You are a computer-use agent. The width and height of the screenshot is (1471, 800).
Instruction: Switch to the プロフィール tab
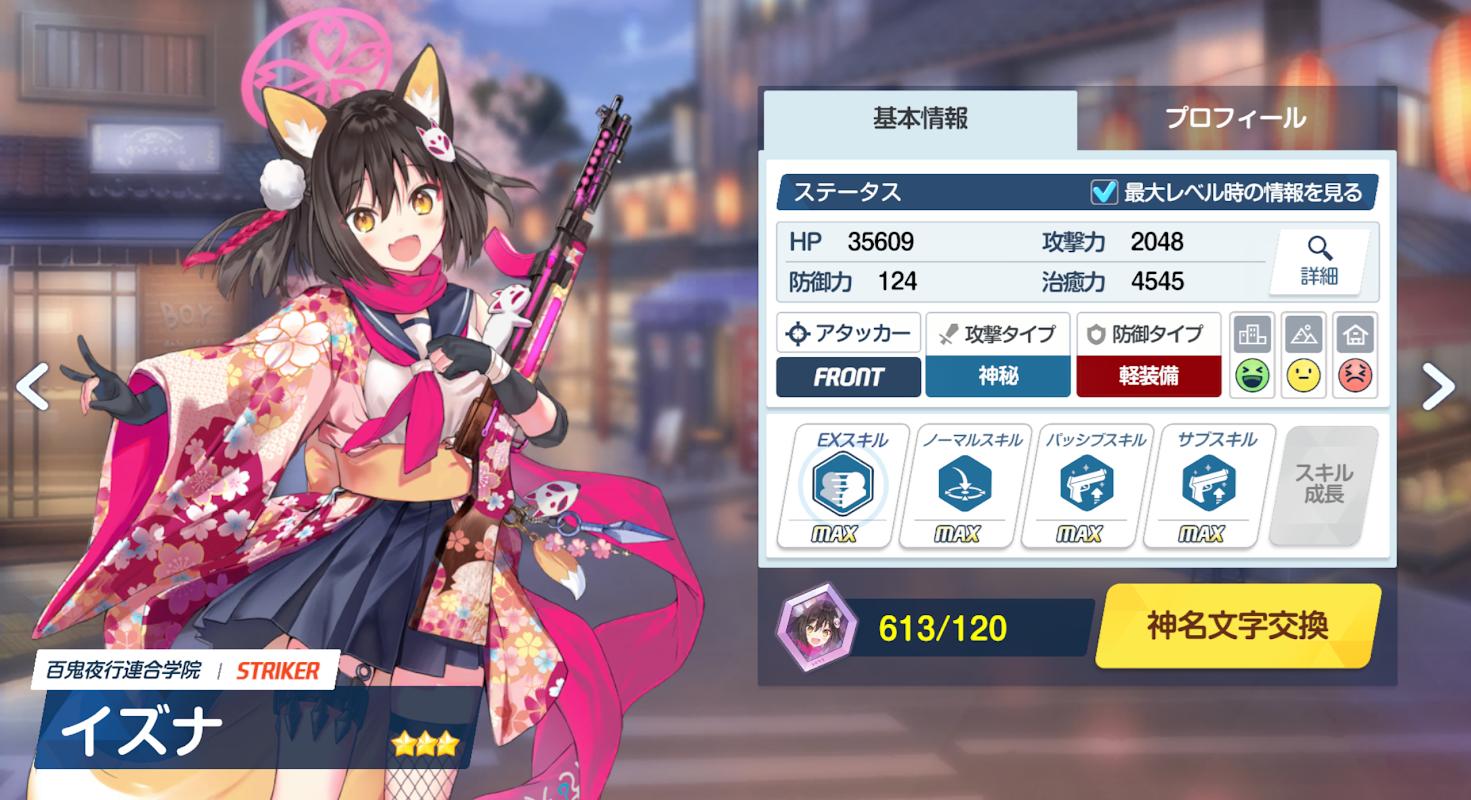(x=1235, y=118)
